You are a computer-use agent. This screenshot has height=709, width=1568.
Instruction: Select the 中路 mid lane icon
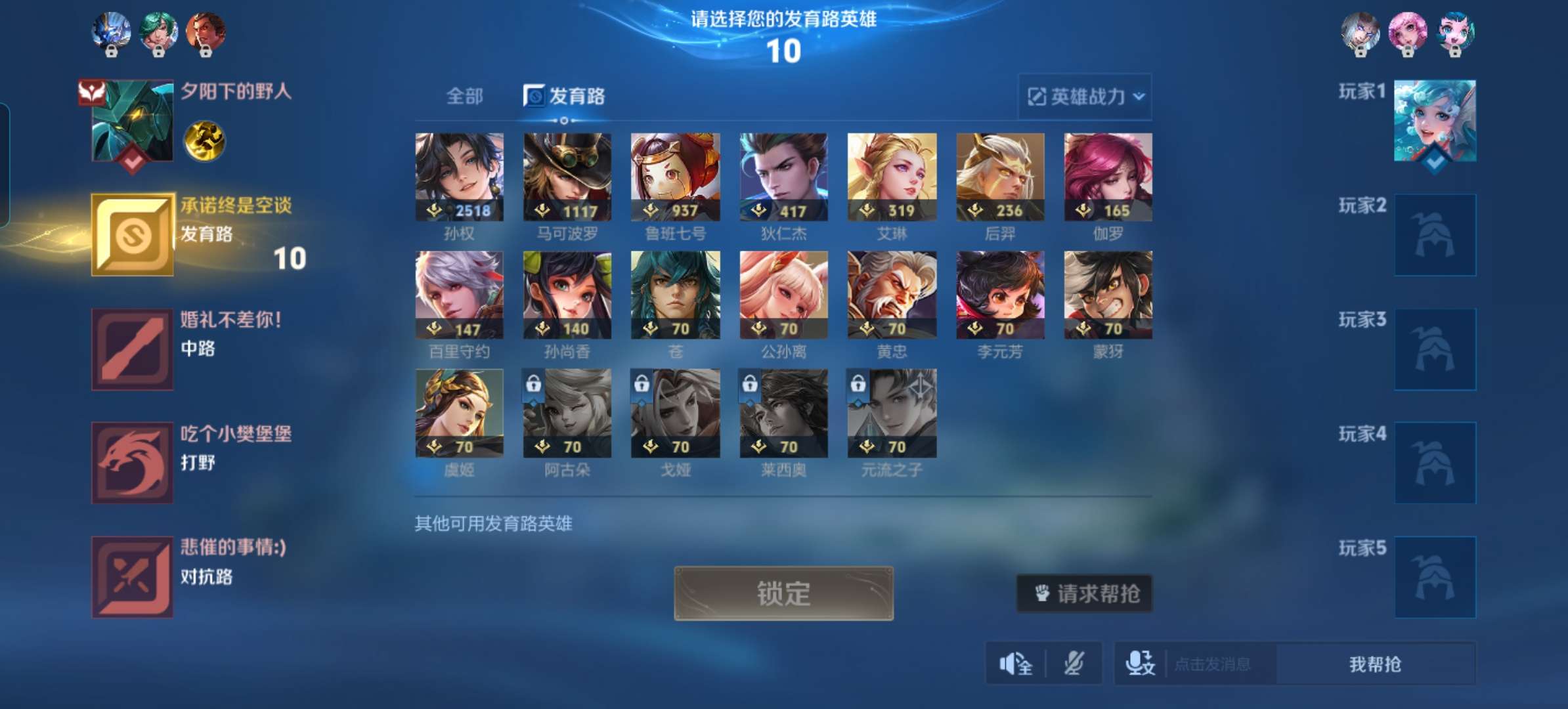click(131, 348)
